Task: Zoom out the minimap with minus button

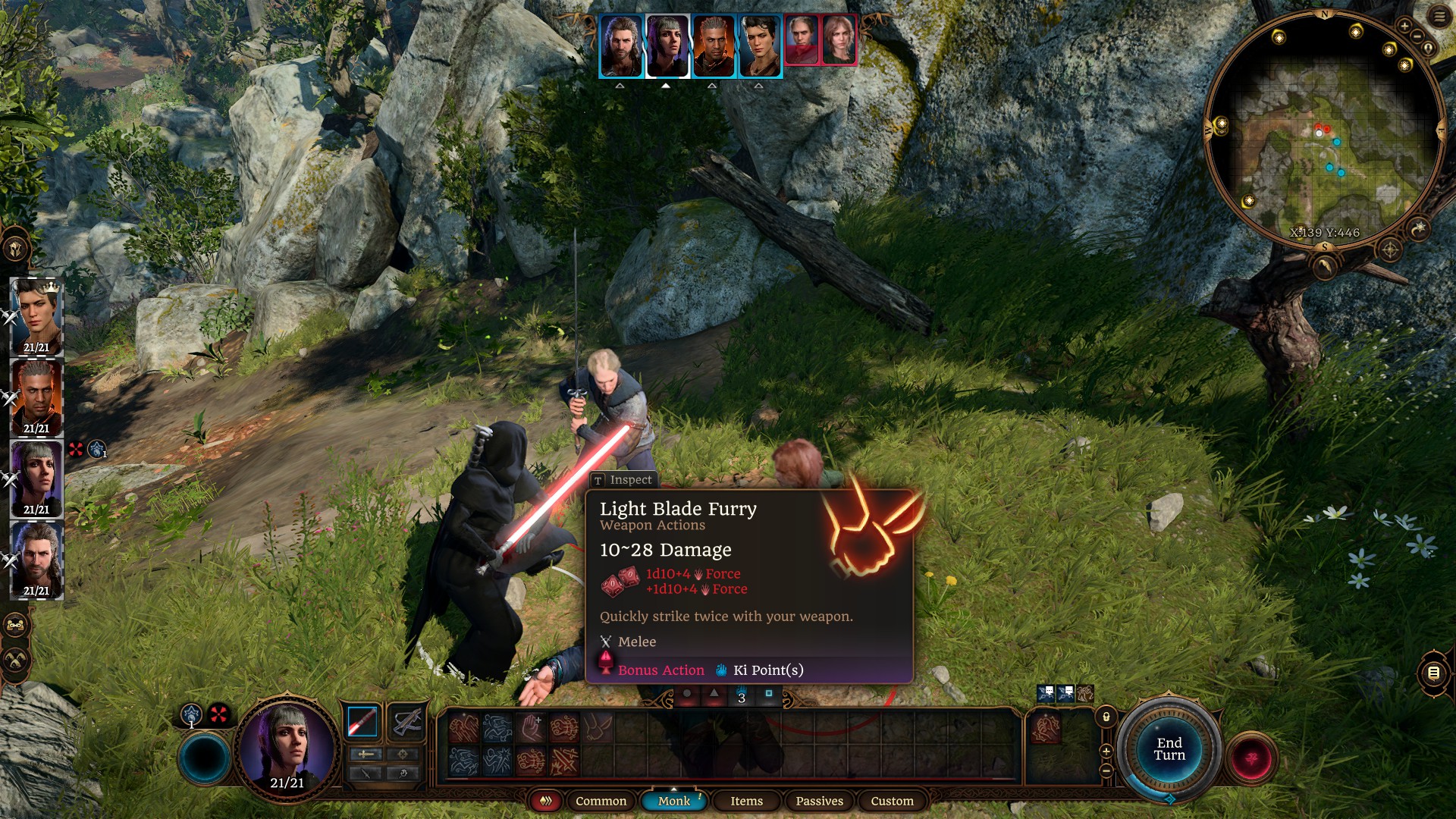Action: point(1417,38)
